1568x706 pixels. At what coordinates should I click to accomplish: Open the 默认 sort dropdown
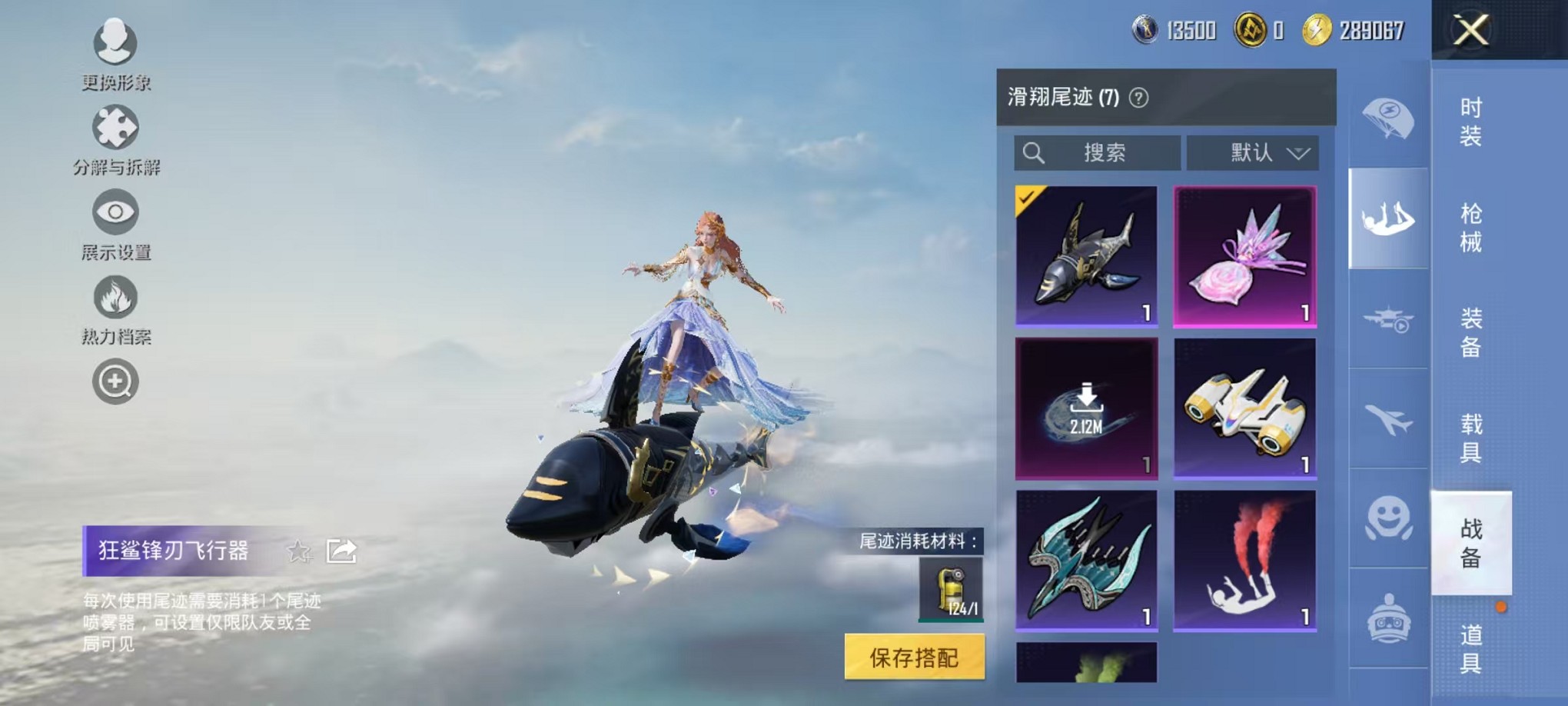tap(1253, 152)
